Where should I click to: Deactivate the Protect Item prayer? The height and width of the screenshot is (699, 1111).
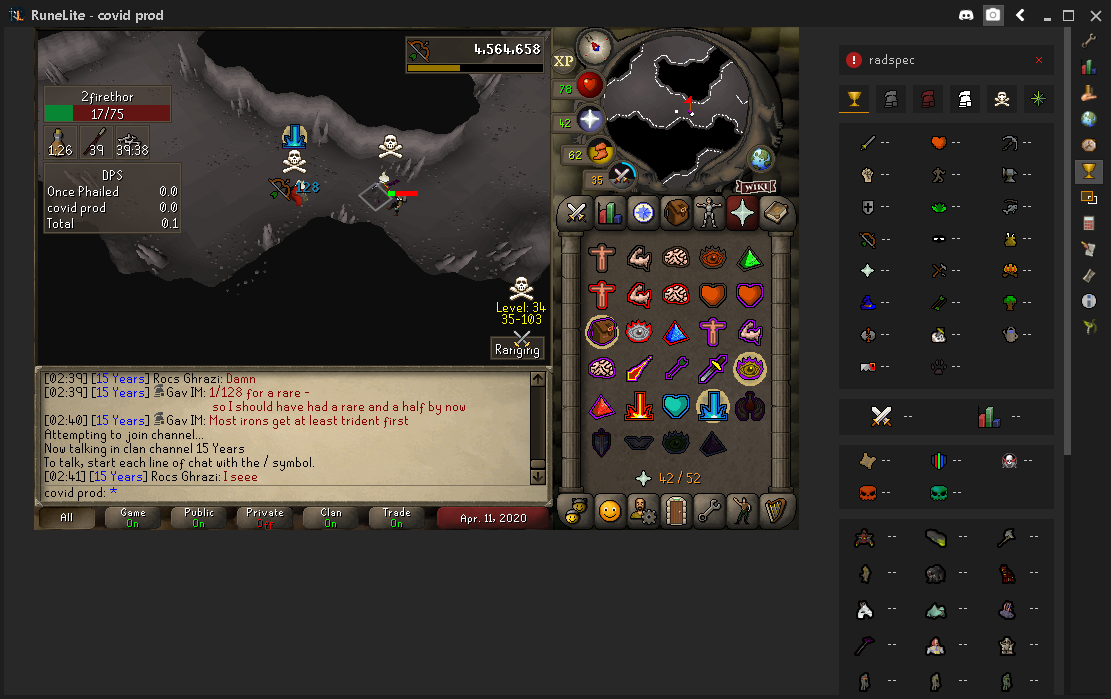coord(602,330)
